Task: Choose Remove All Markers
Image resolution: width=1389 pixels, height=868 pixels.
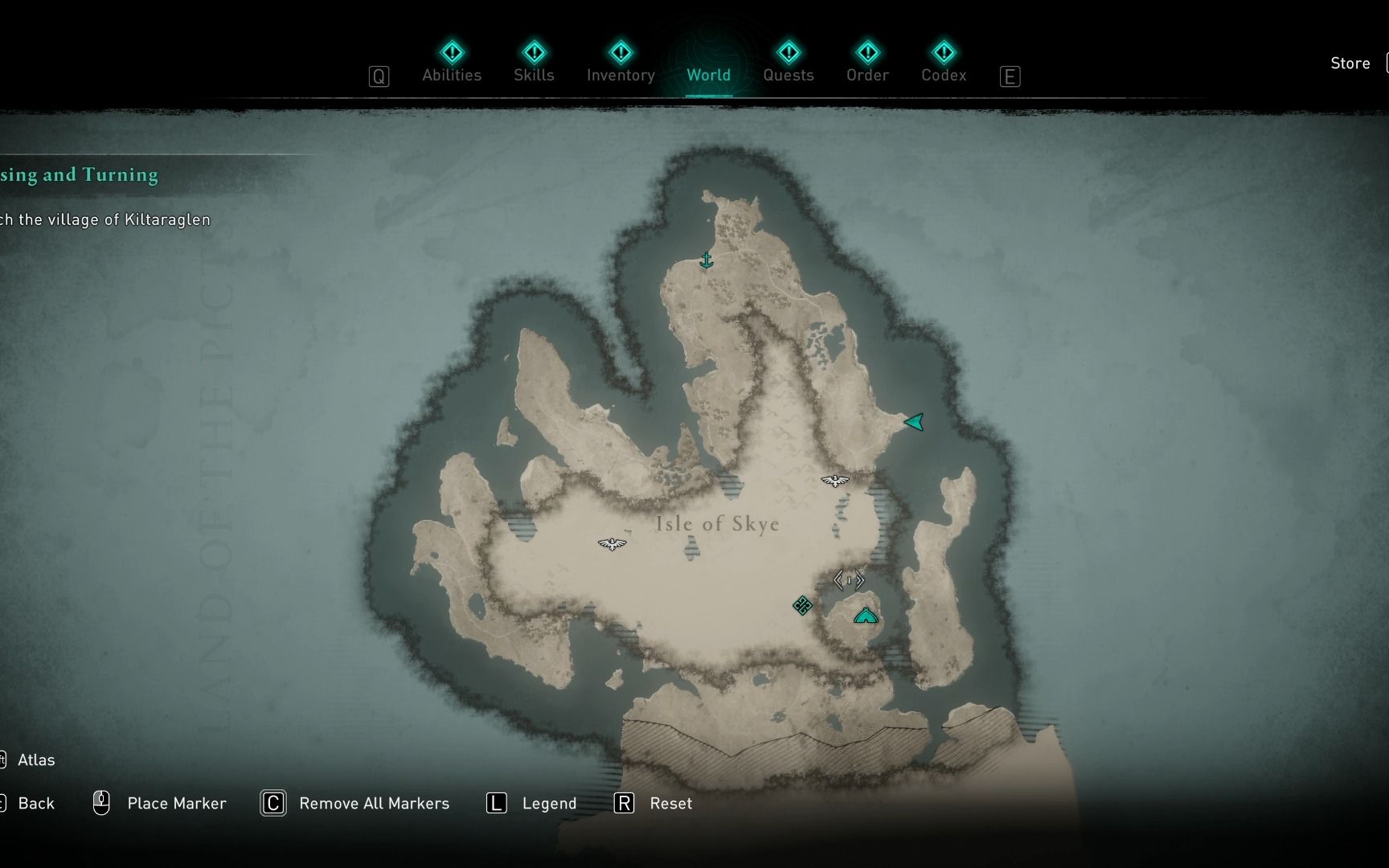Action: pos(373,803)
